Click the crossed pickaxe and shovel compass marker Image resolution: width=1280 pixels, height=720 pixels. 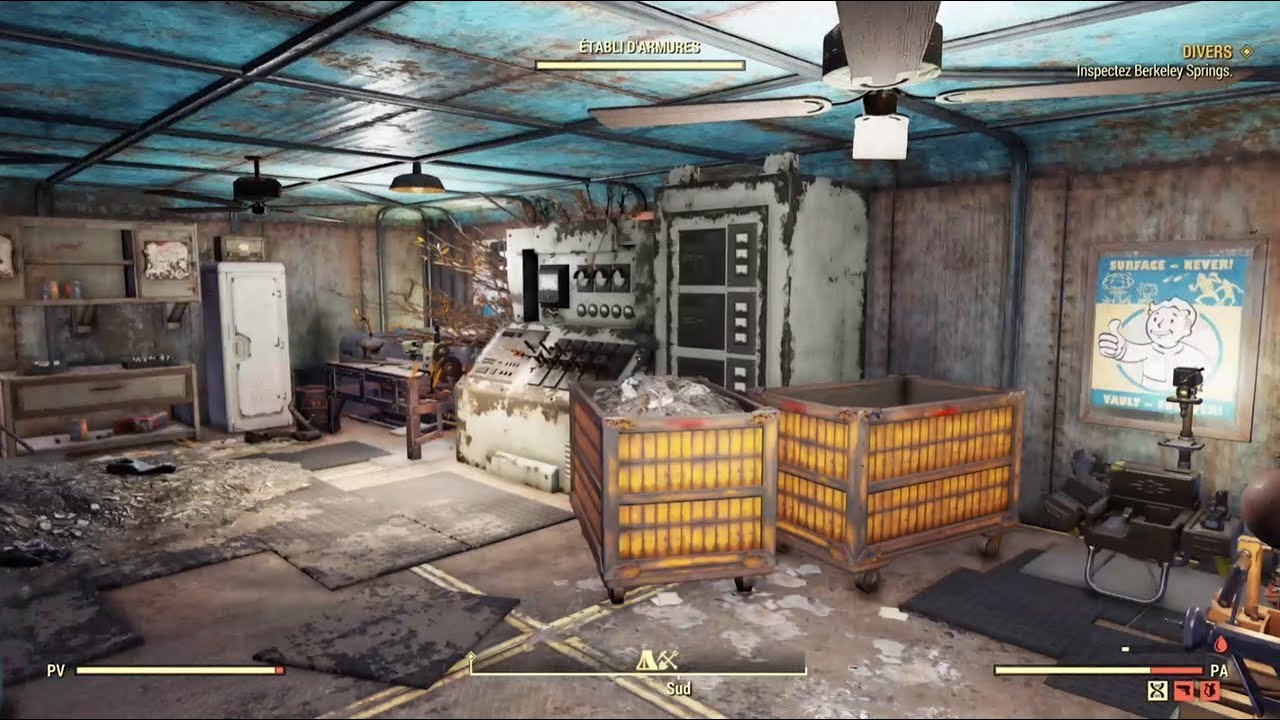tap(669, 660)
